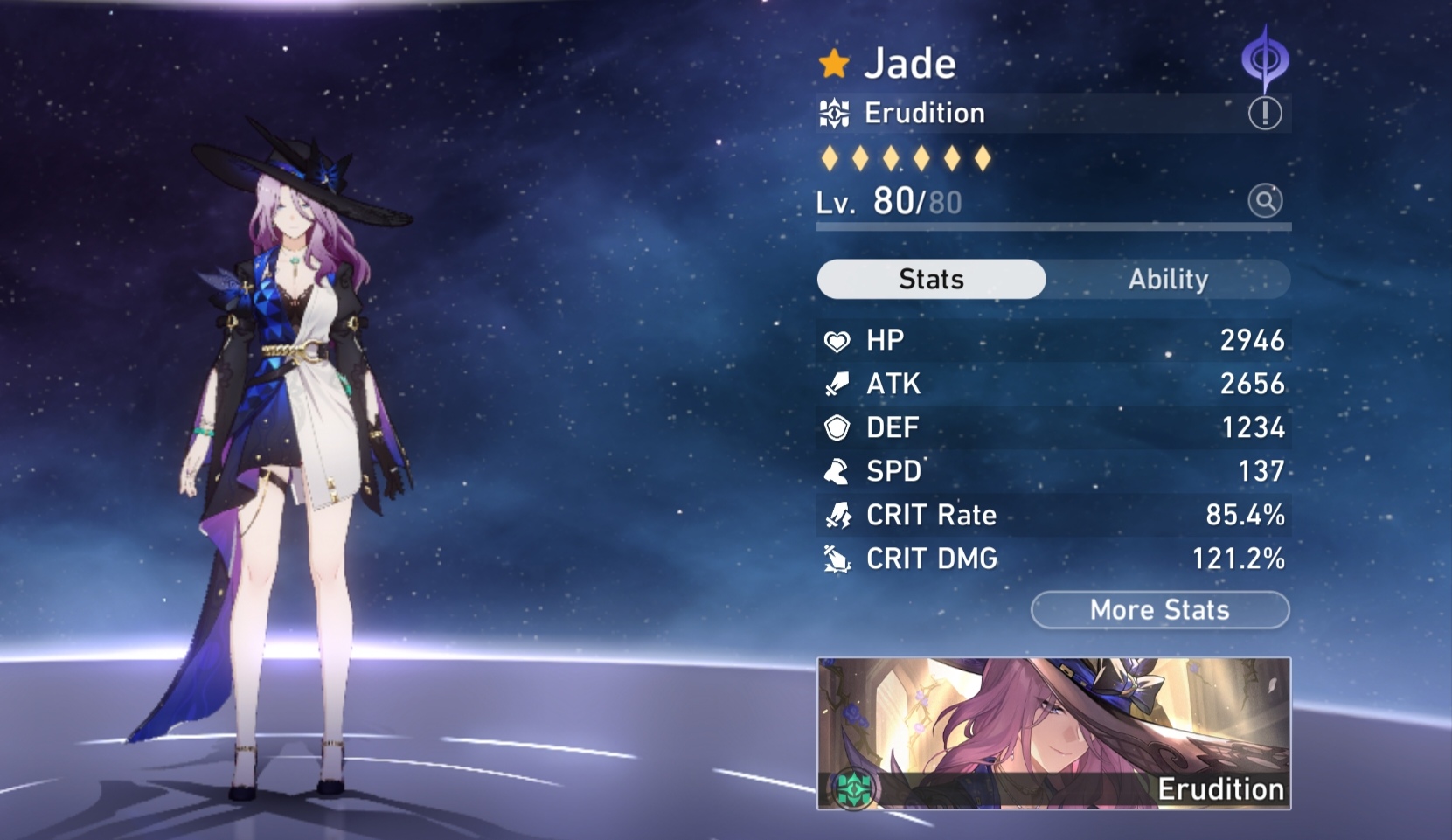The image size is (1452, 840).
Task: Select the Stats tab
Action: (930, 279)
